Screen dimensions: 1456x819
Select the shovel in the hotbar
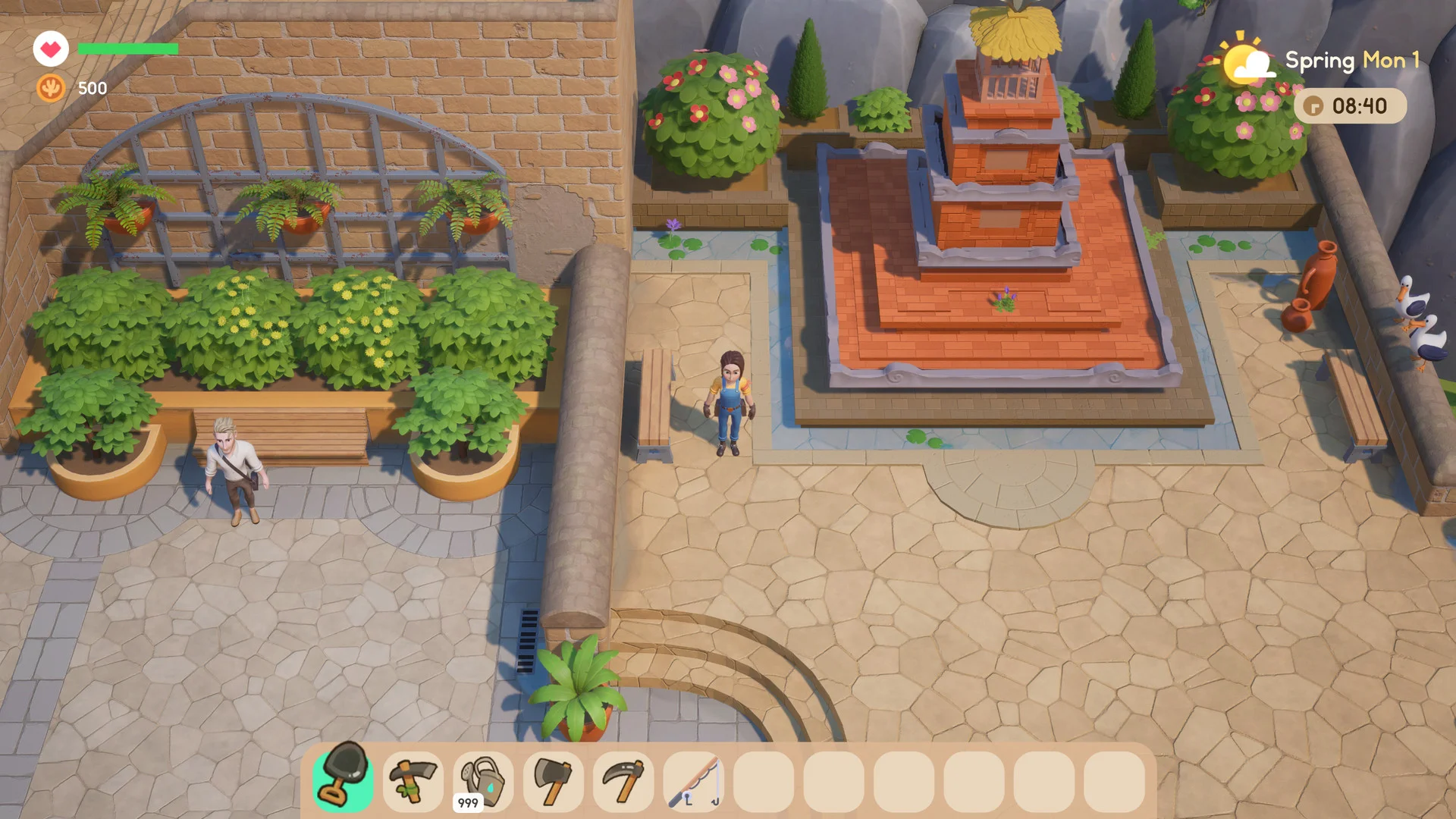[x=343, y=780]
